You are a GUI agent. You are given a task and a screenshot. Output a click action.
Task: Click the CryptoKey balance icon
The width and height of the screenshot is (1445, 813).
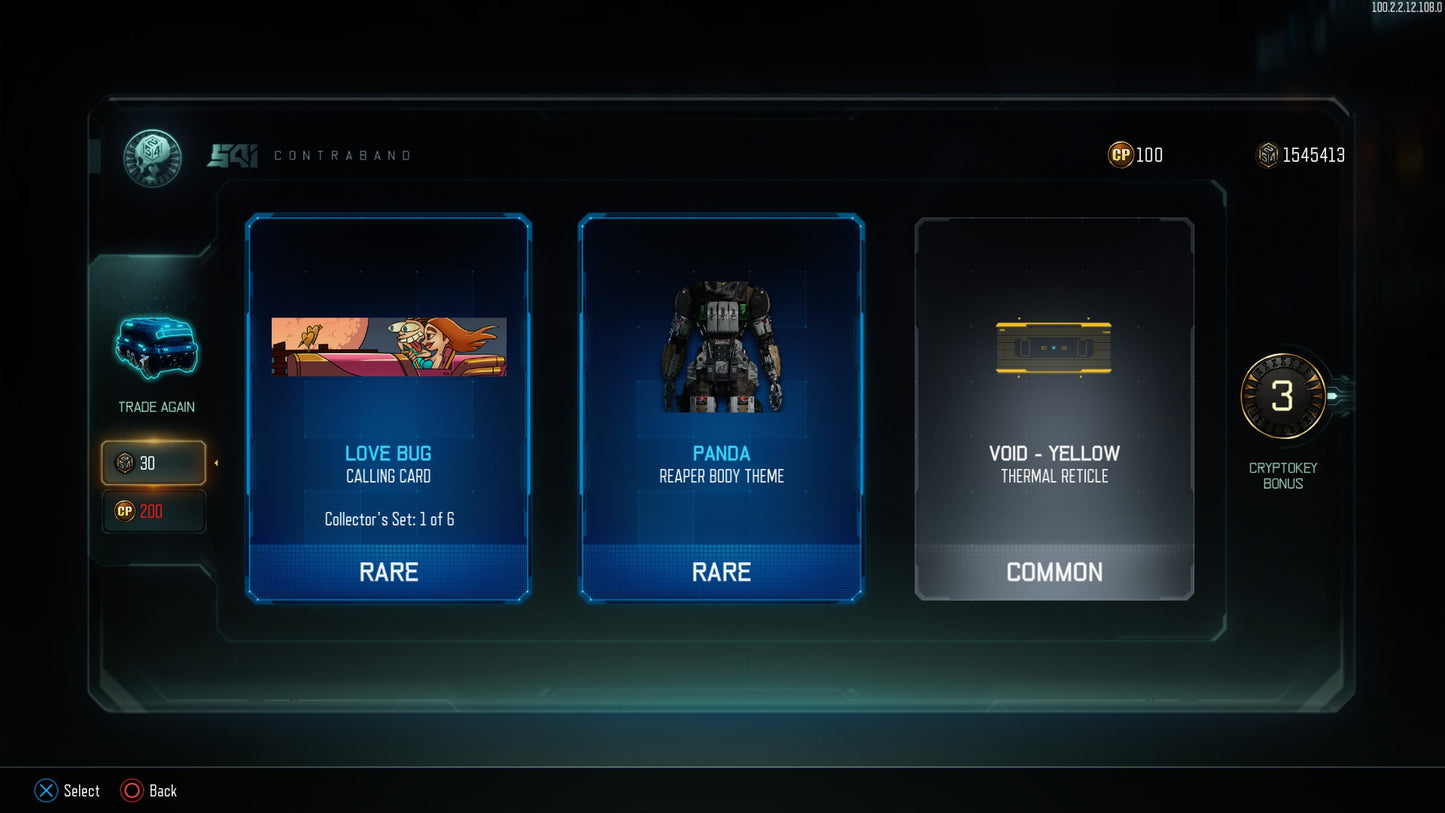tap(1268, 155)
